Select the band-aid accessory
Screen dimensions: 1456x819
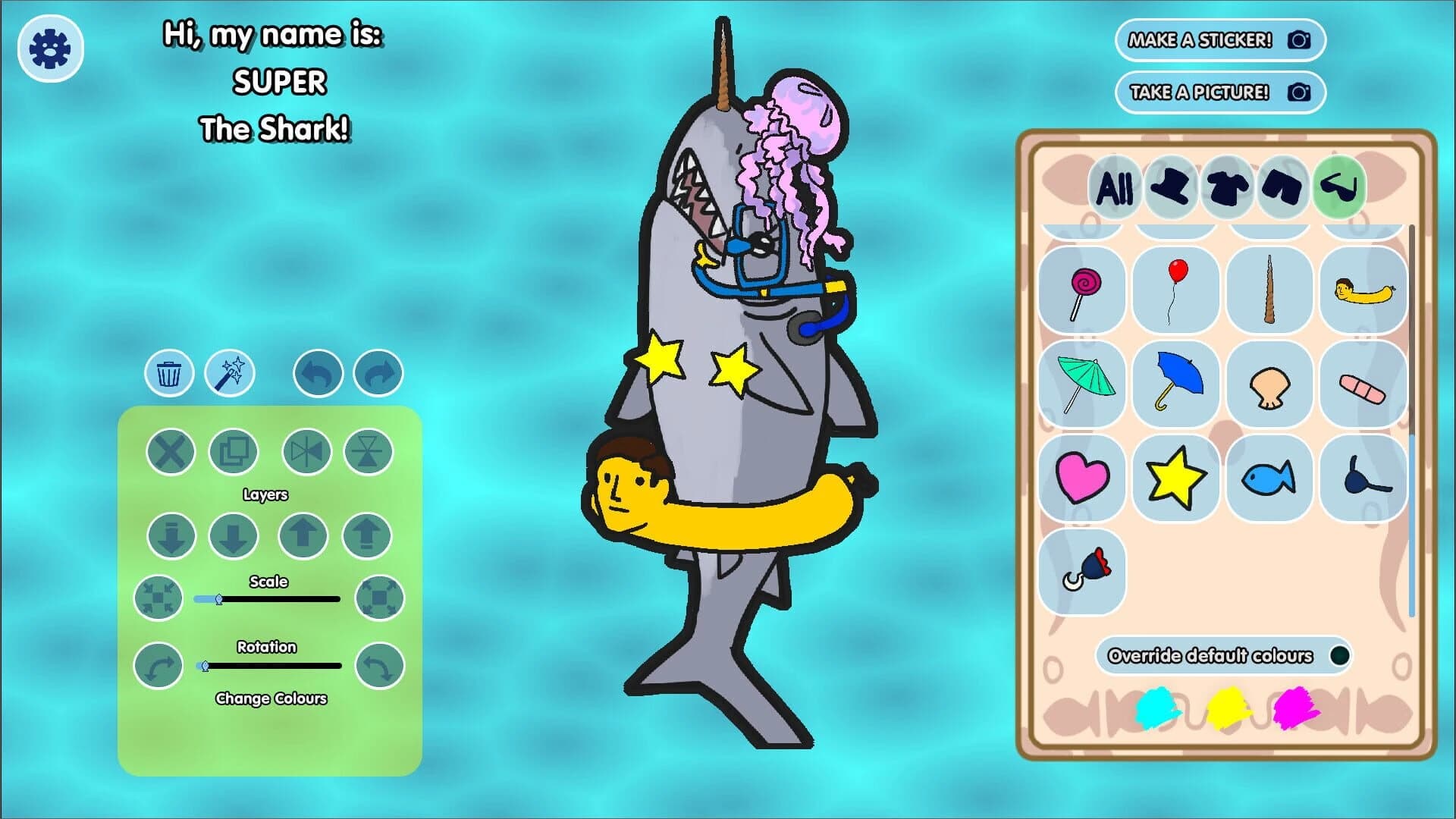1363,384
